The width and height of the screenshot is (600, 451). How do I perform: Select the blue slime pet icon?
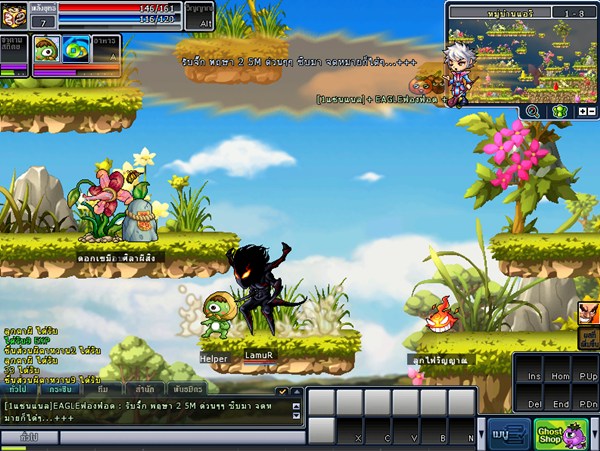tap(77, 49)
